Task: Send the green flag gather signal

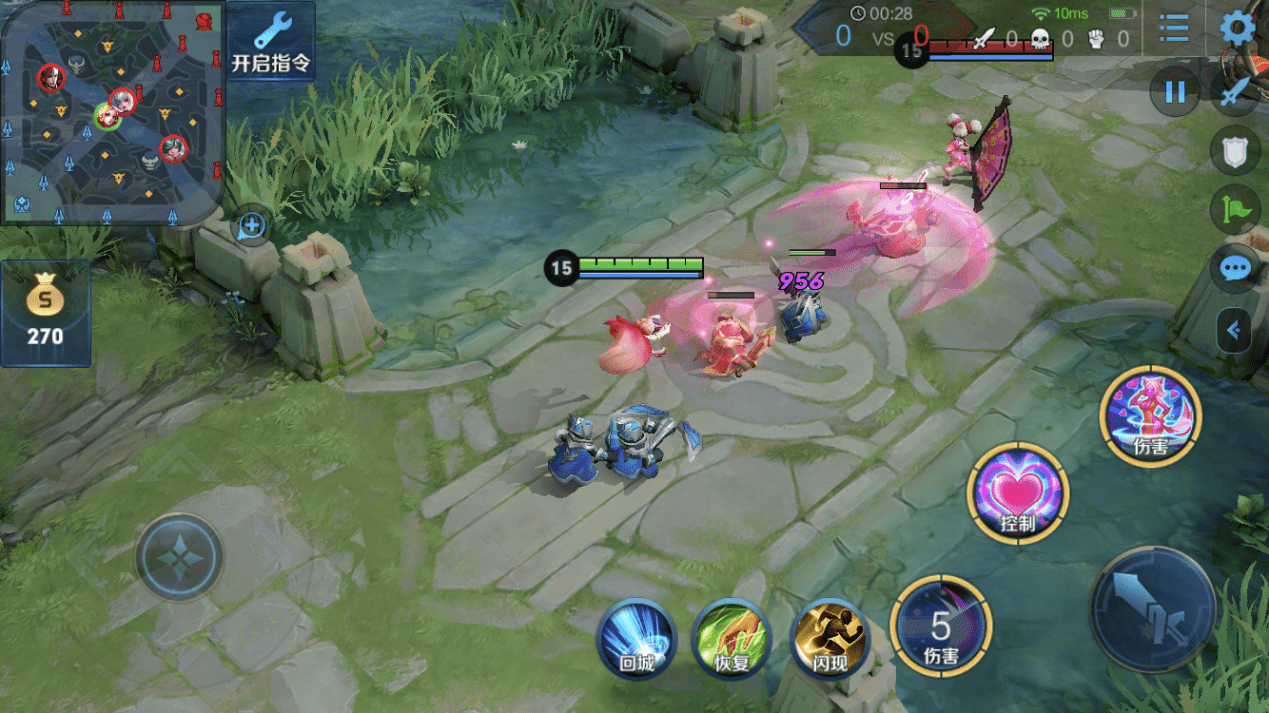Action: [x=1235, y=210]
